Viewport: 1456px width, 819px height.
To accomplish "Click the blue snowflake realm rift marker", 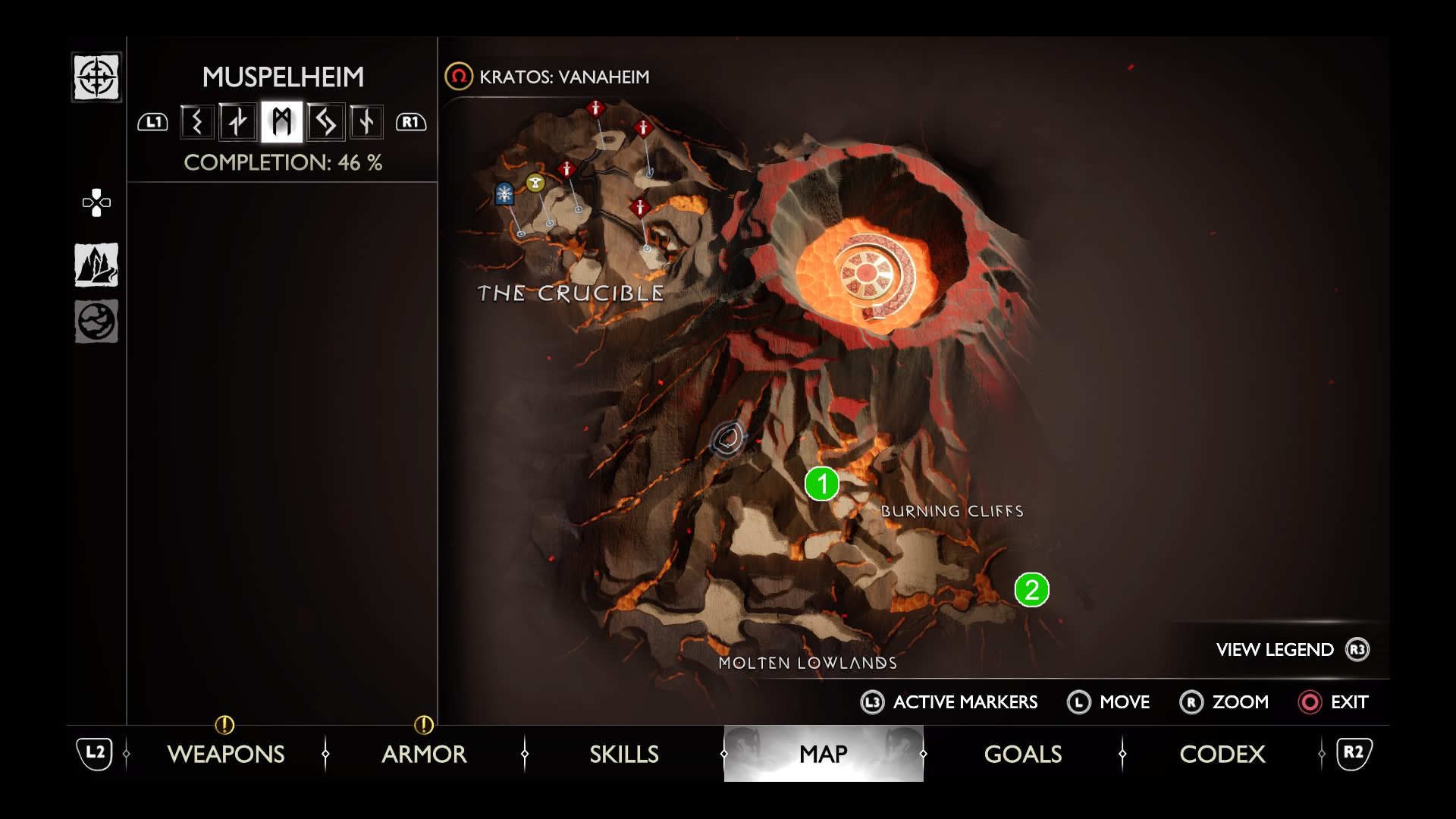I will pos(503,193).
